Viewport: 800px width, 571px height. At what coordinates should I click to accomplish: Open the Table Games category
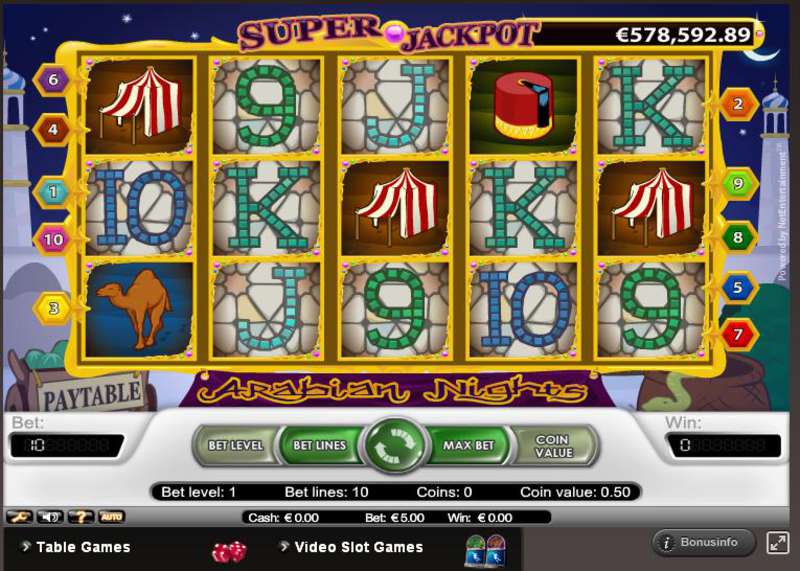click(83, 547)
